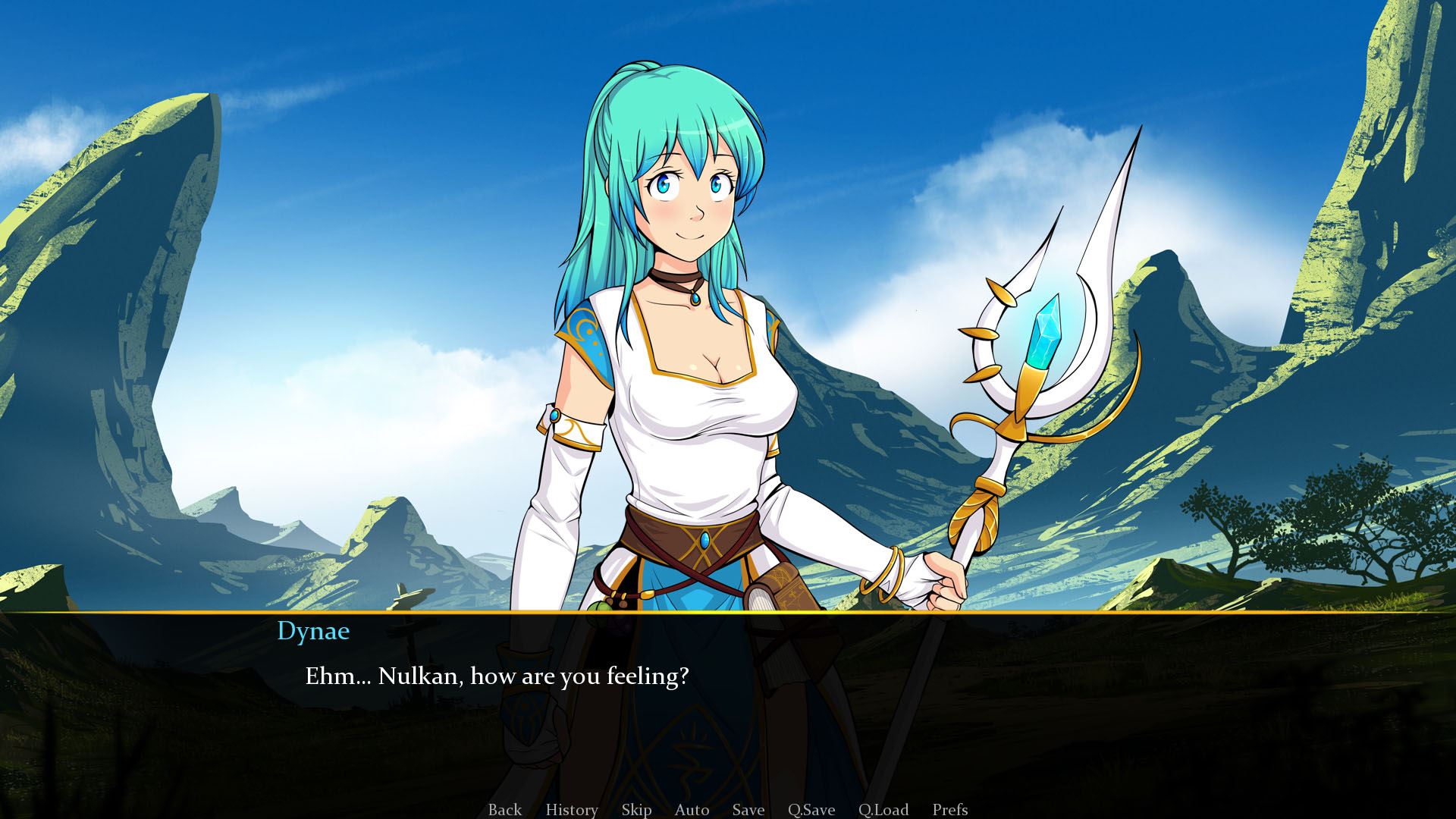Quick save with Q.Save

pyautogui.click(x=811, y=809)
